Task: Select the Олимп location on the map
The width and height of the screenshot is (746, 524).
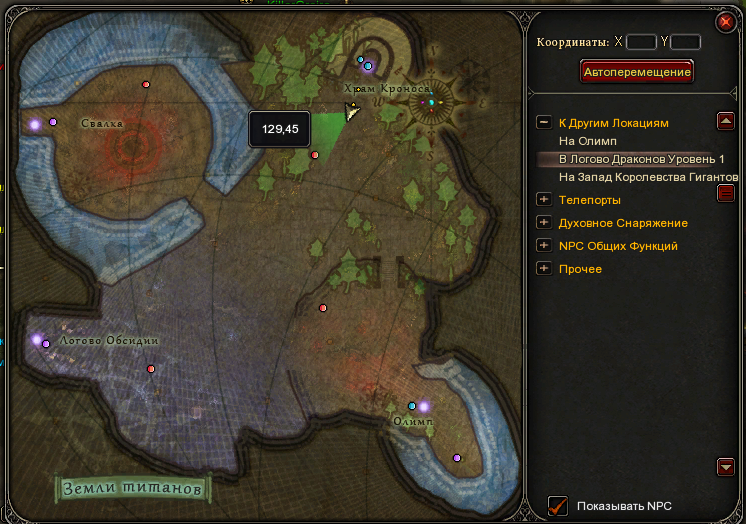Action: [413, 422]
